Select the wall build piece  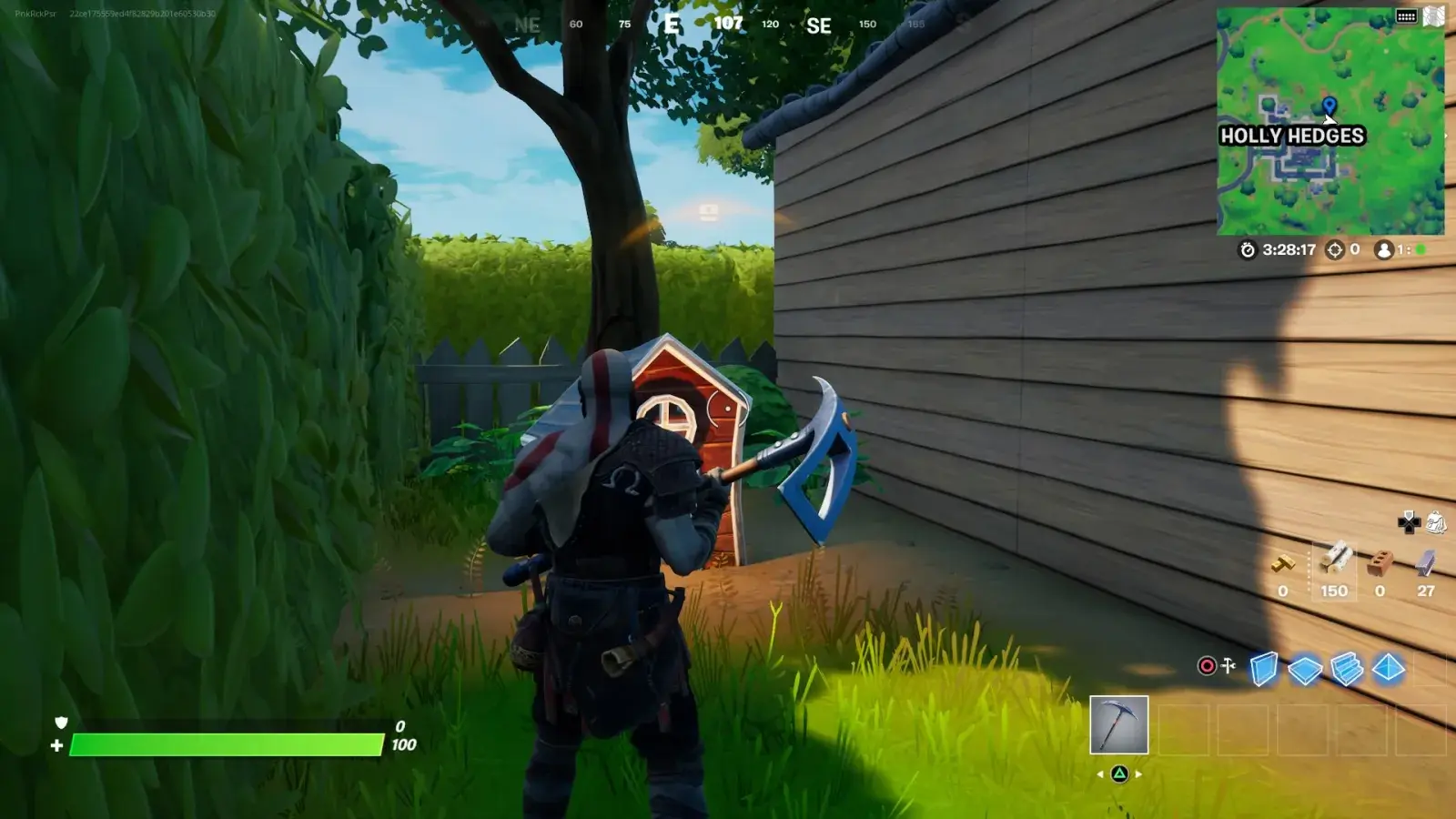coord(1262,667)
